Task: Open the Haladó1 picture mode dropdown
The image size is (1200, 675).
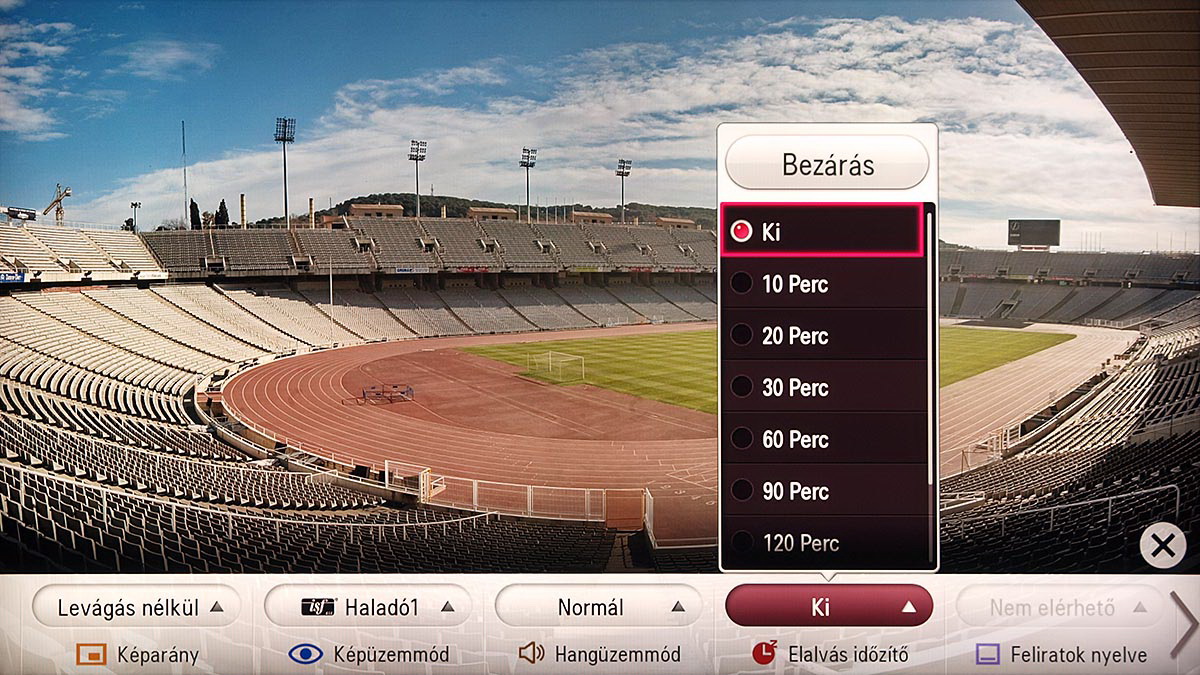Action: coord(367,606)
